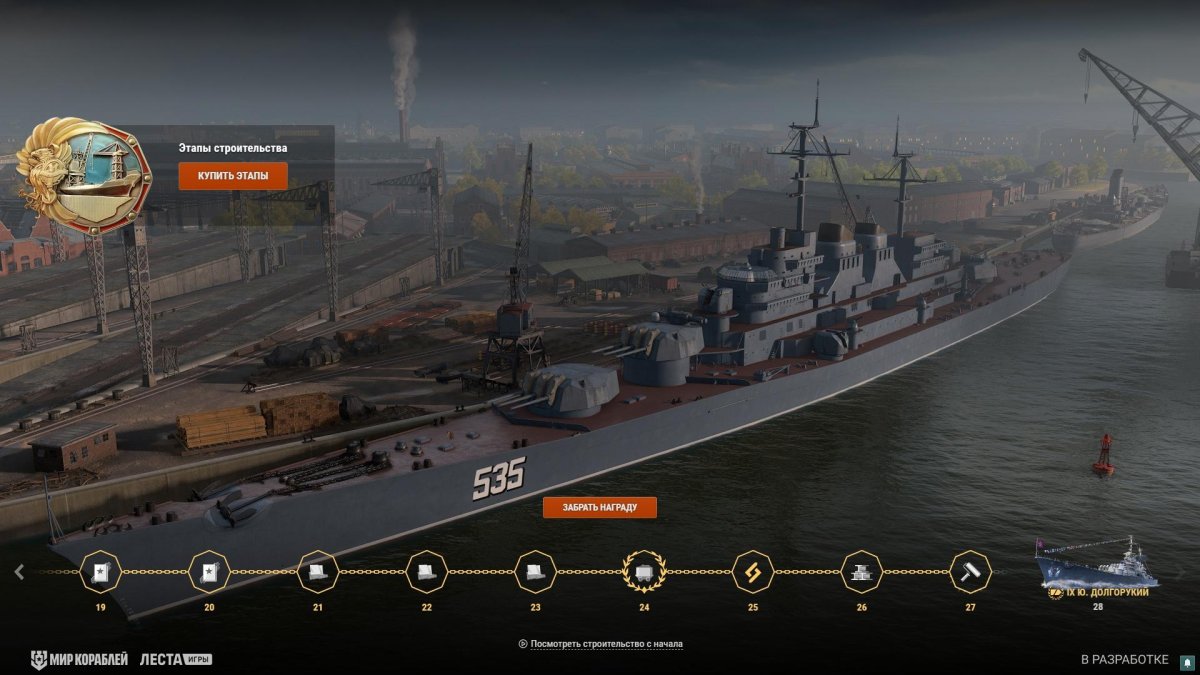Choose construction stage 21

coord(318,572)
